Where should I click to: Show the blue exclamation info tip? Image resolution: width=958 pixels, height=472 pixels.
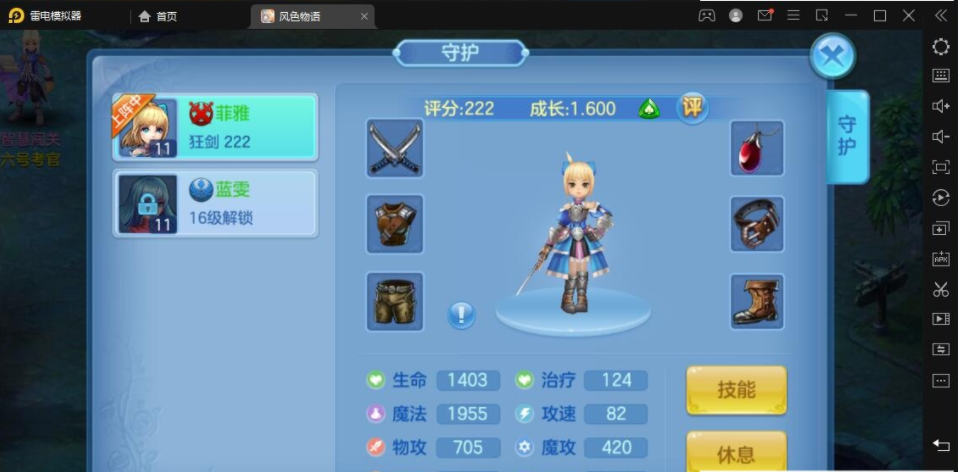coord(461,315)
